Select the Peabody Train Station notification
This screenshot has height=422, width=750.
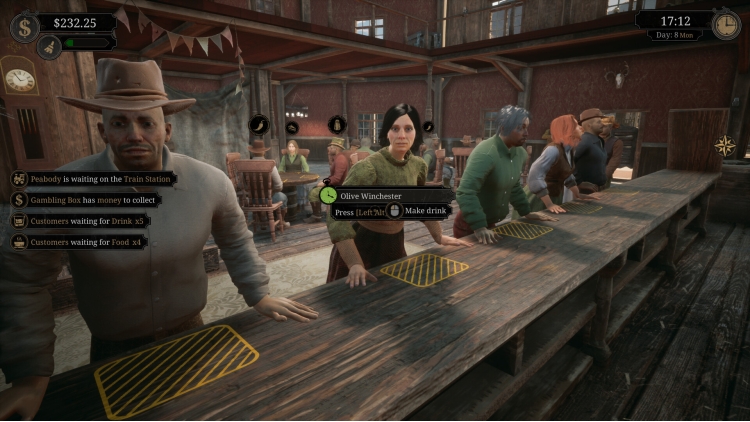93,178
